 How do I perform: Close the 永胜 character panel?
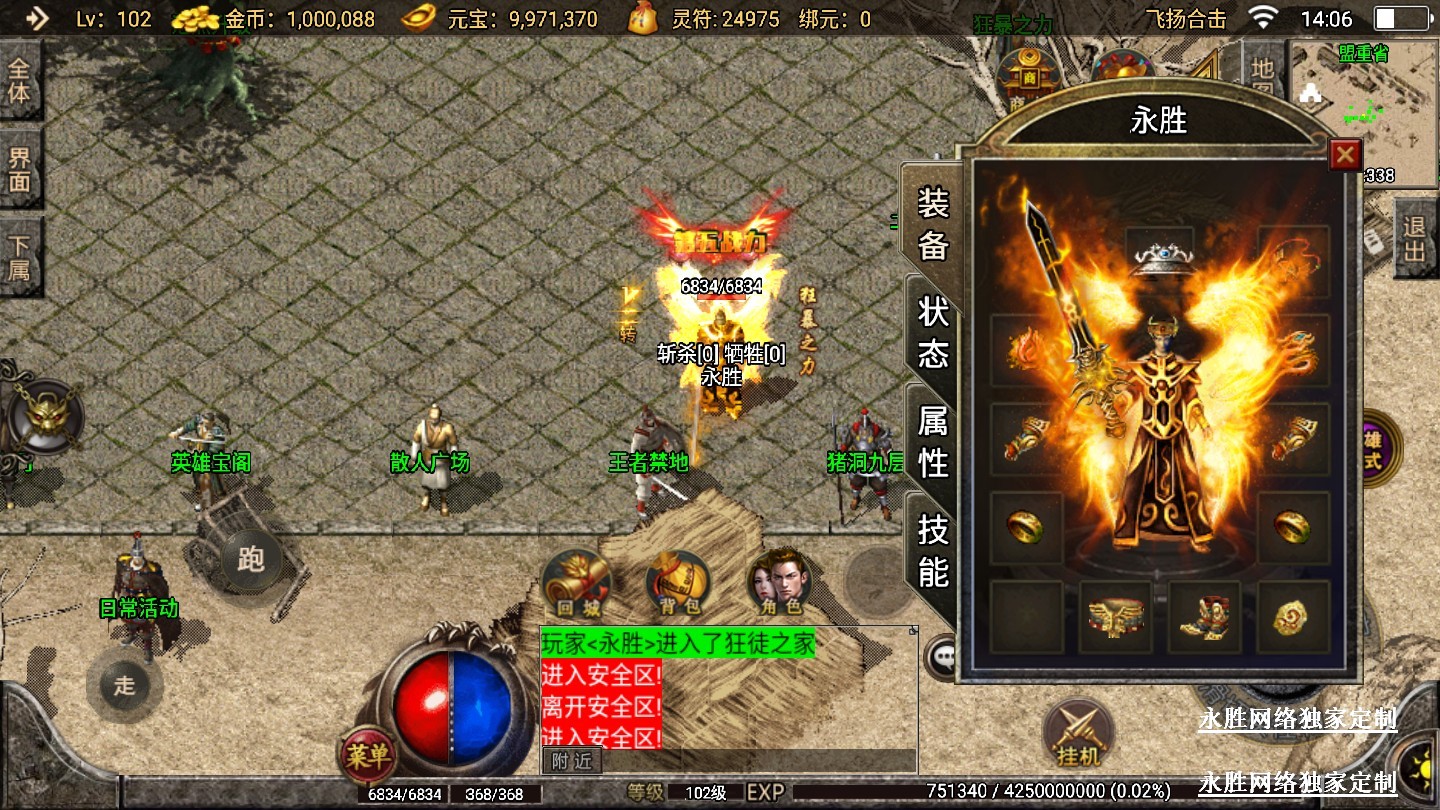click(1345, 155)
